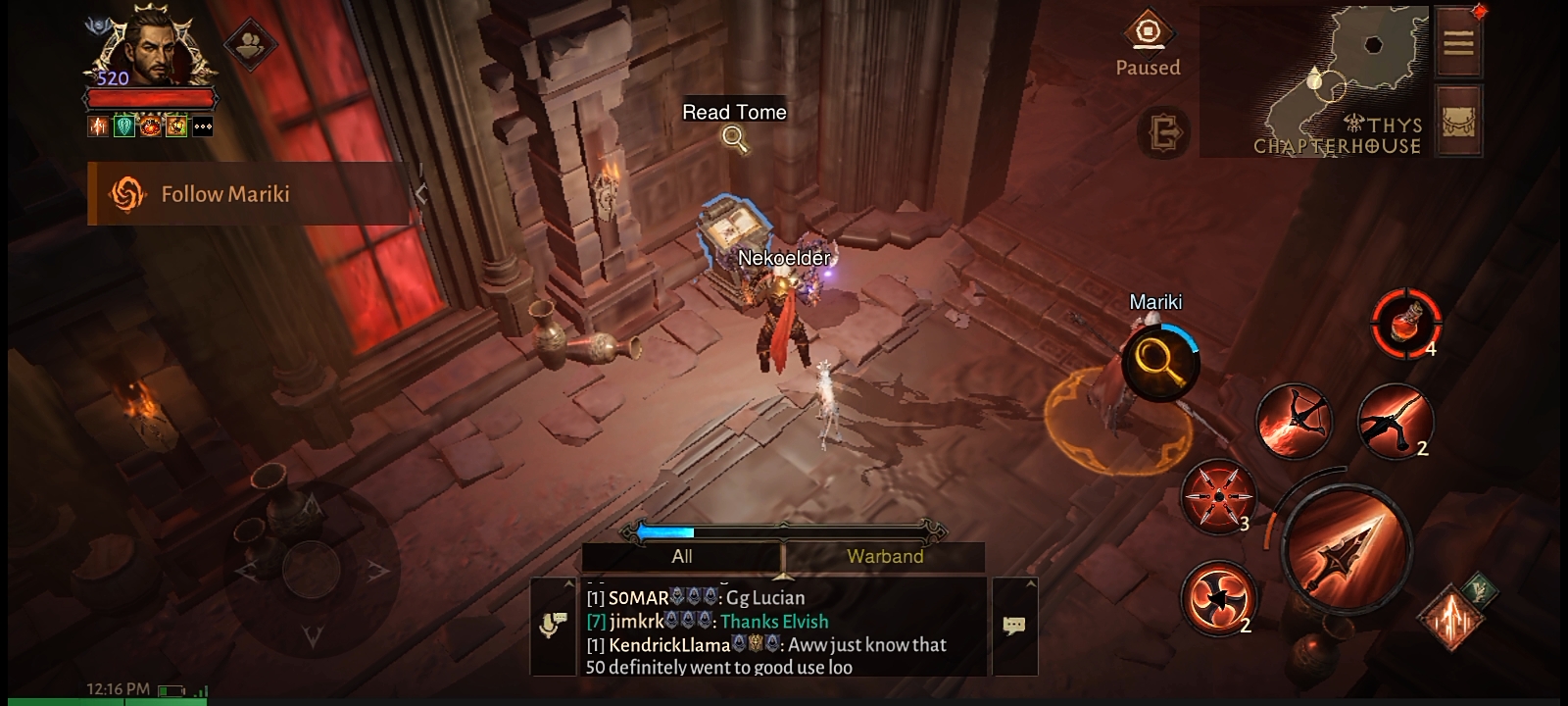Open the main hamburger menu

(x=1458, y=42)
